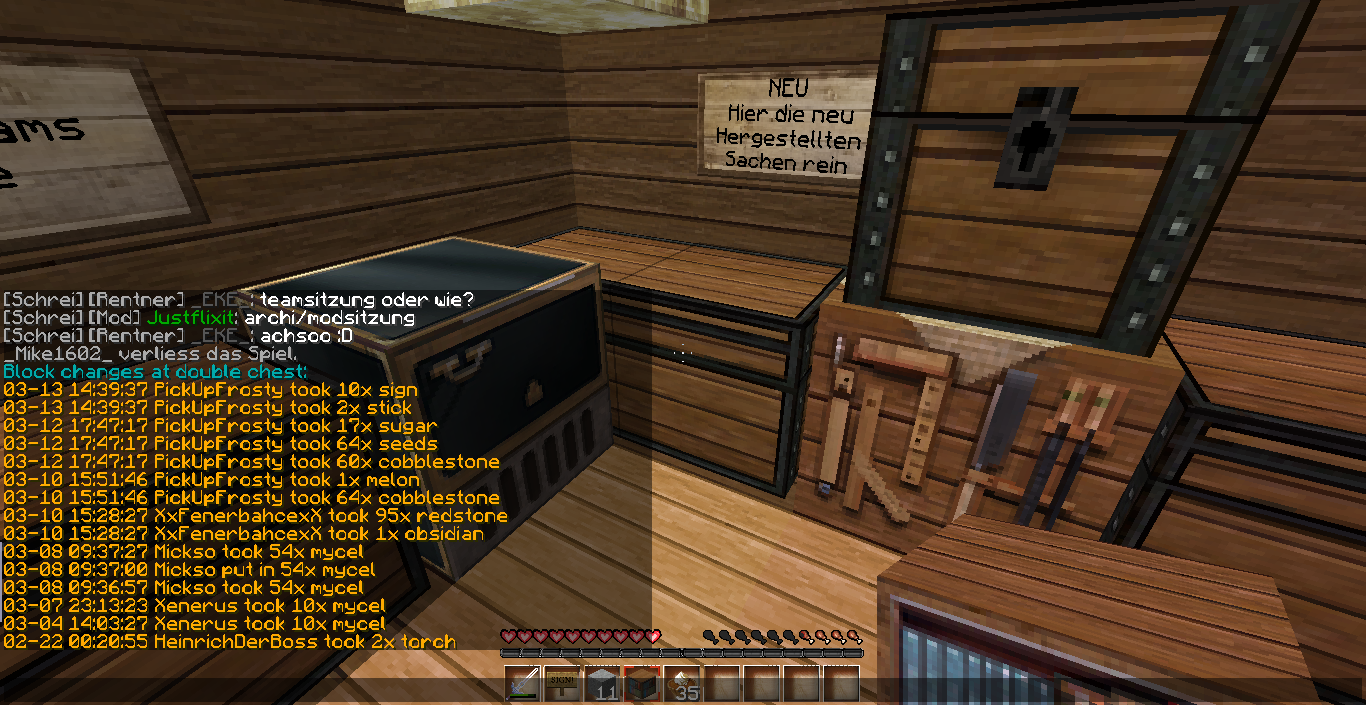Select the sword hotbar slot

point(522,685)
